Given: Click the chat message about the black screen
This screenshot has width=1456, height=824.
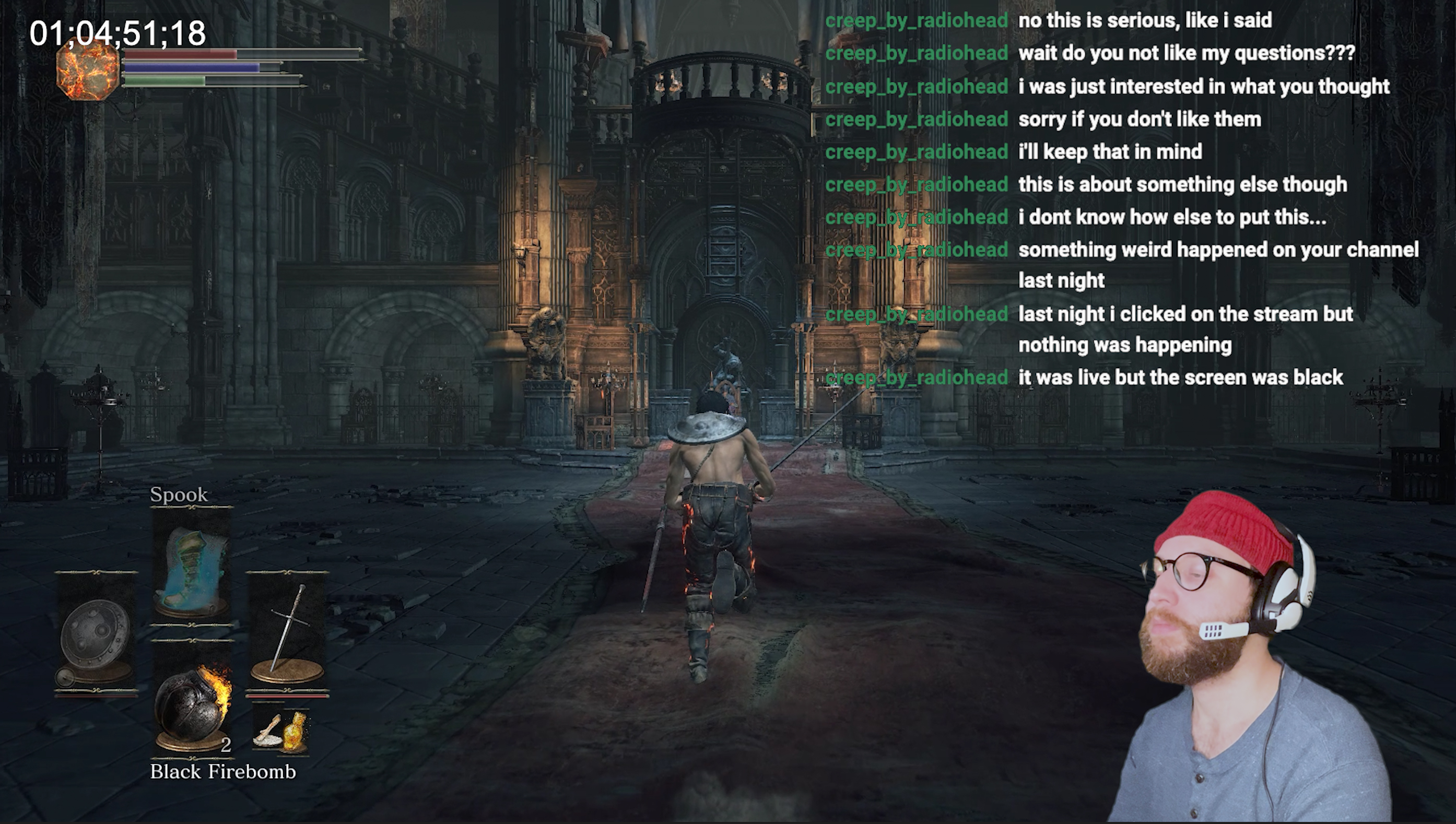Looking at the screenshot, I should click(x=1180, y=378).
